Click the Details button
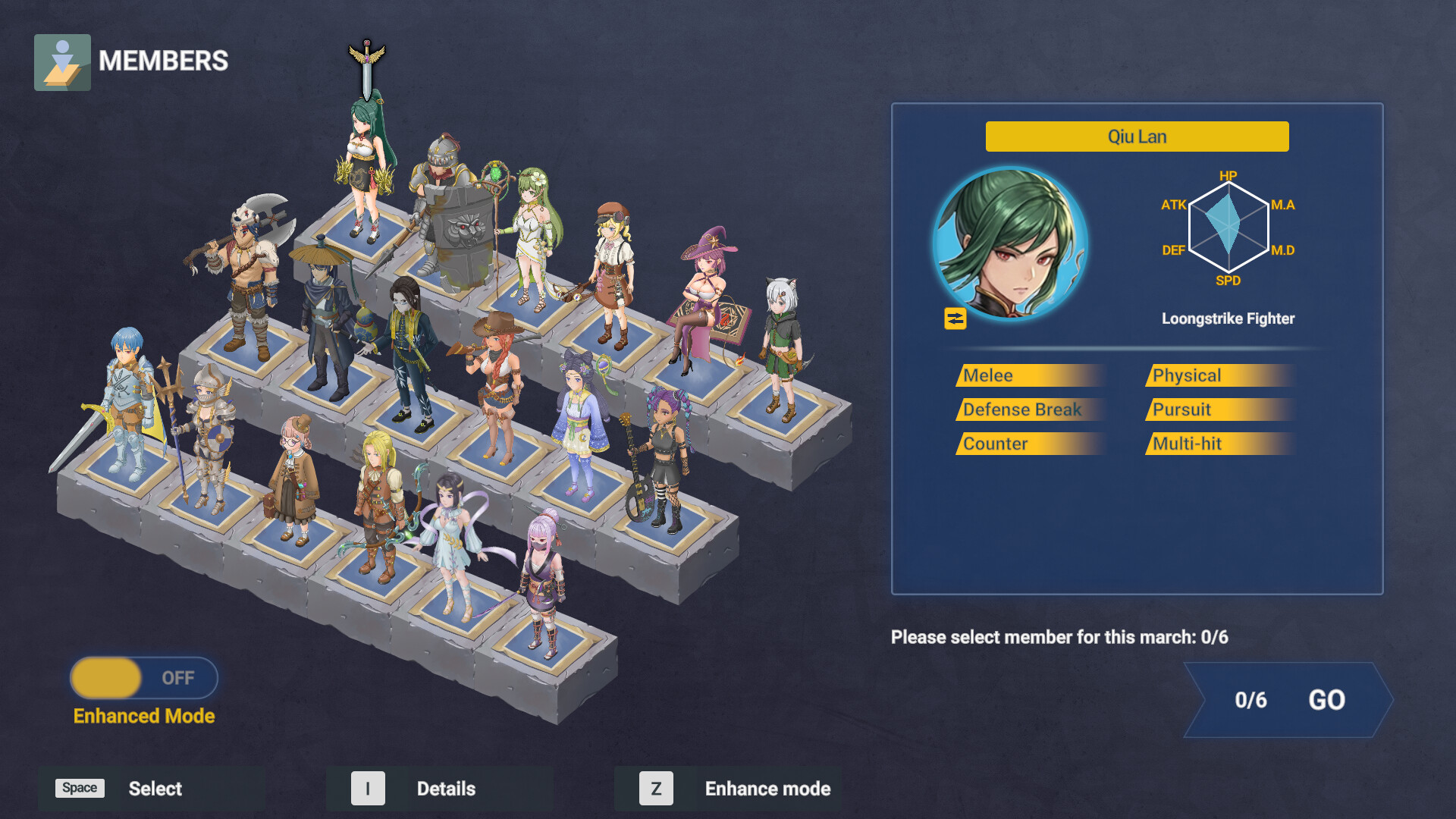 tap(440, 789)
